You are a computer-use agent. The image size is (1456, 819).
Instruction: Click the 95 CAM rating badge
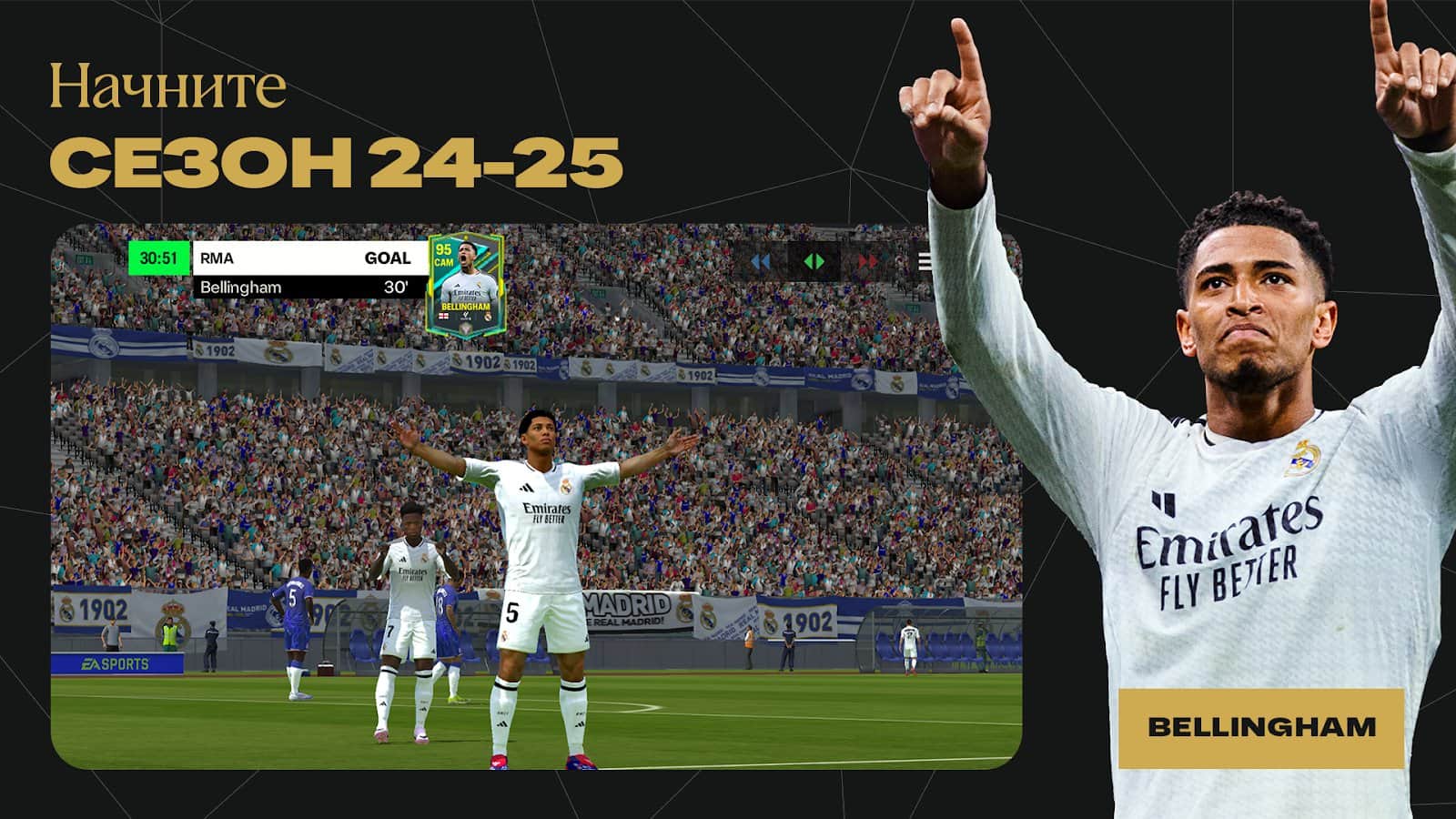click(443, 256)
